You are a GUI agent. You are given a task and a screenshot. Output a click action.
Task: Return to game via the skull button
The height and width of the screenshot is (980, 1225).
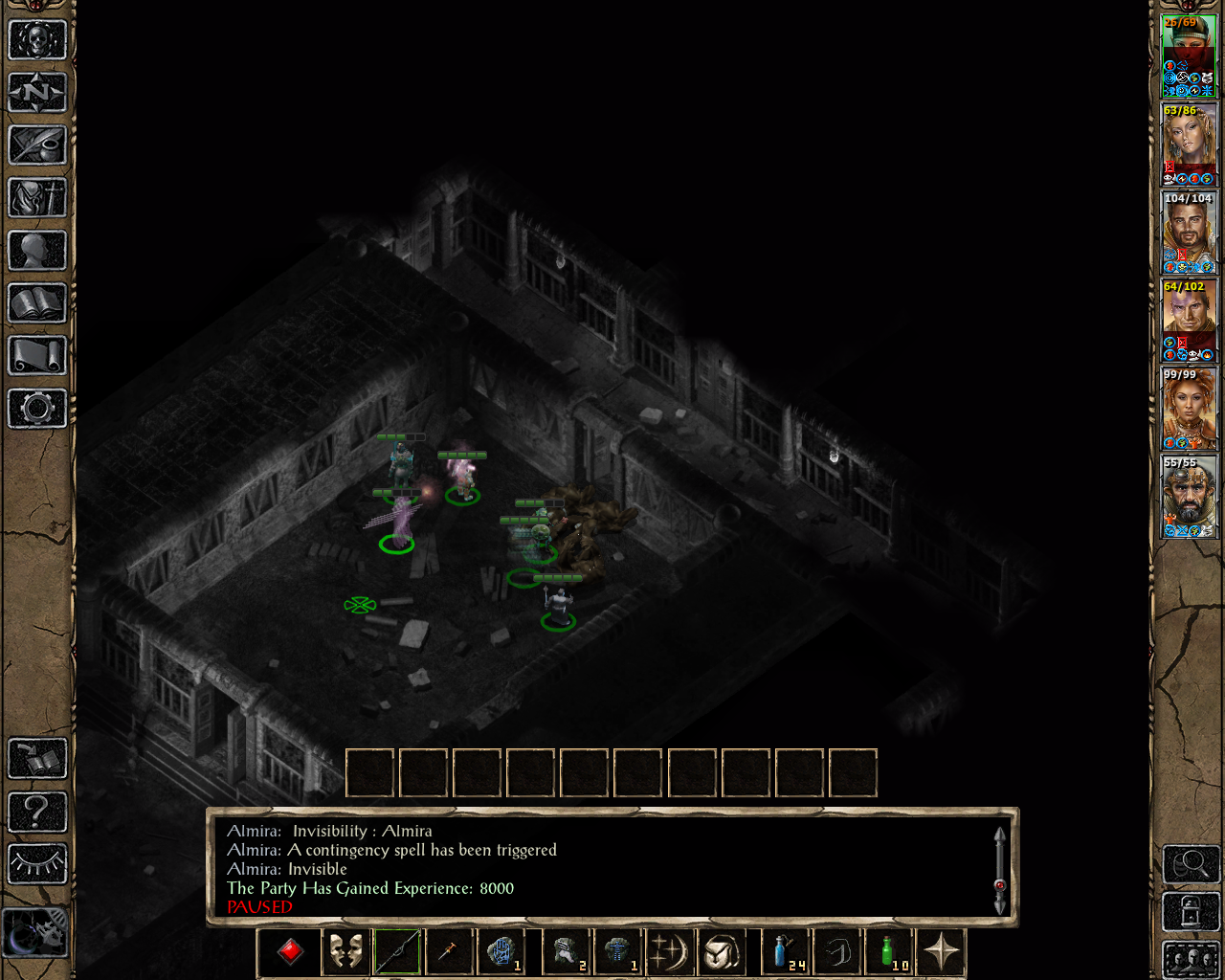(x=37, y=40)
